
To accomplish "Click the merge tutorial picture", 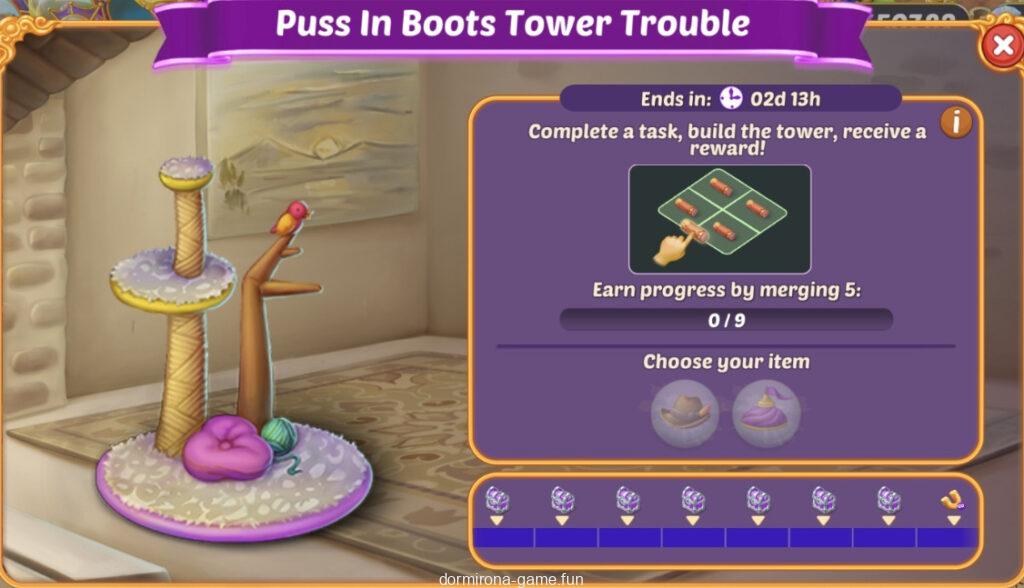I will point(719,219).
